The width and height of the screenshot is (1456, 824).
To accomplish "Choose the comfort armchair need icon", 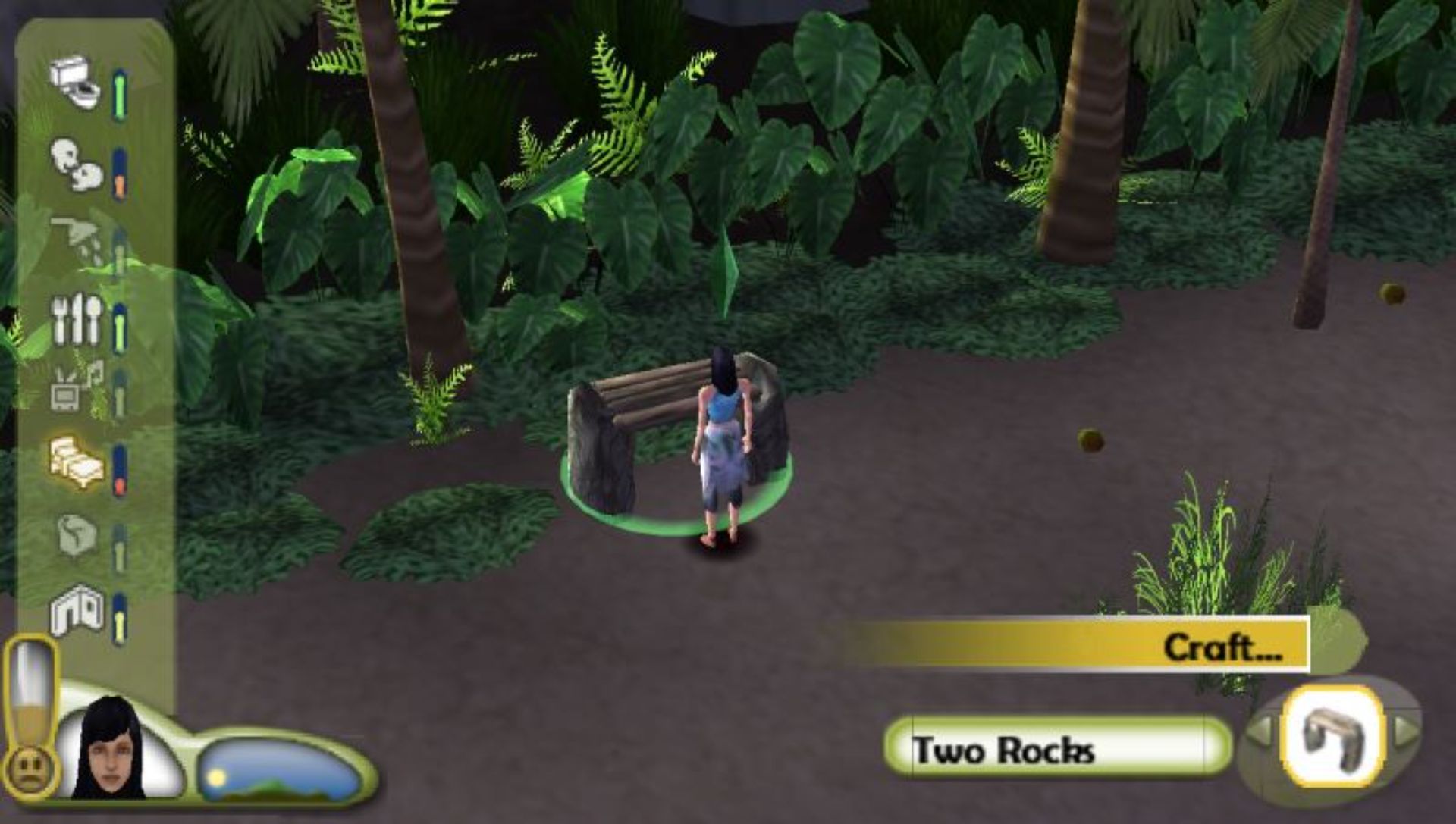I will point(77,536).
